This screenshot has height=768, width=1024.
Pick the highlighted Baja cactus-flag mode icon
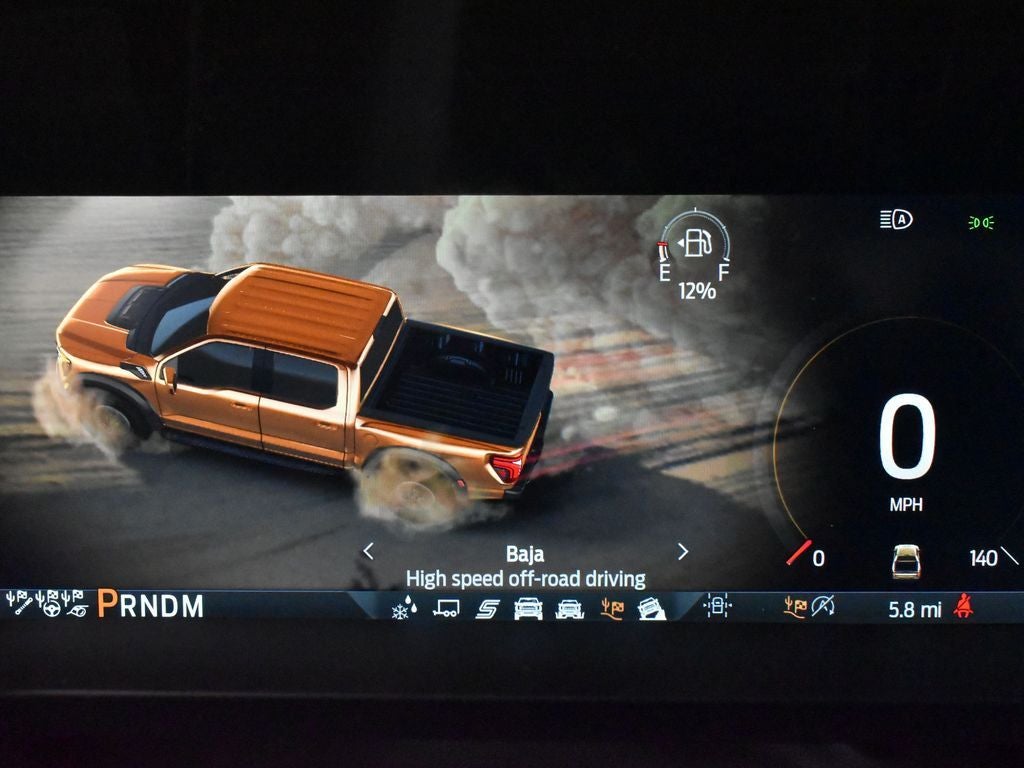610,608
